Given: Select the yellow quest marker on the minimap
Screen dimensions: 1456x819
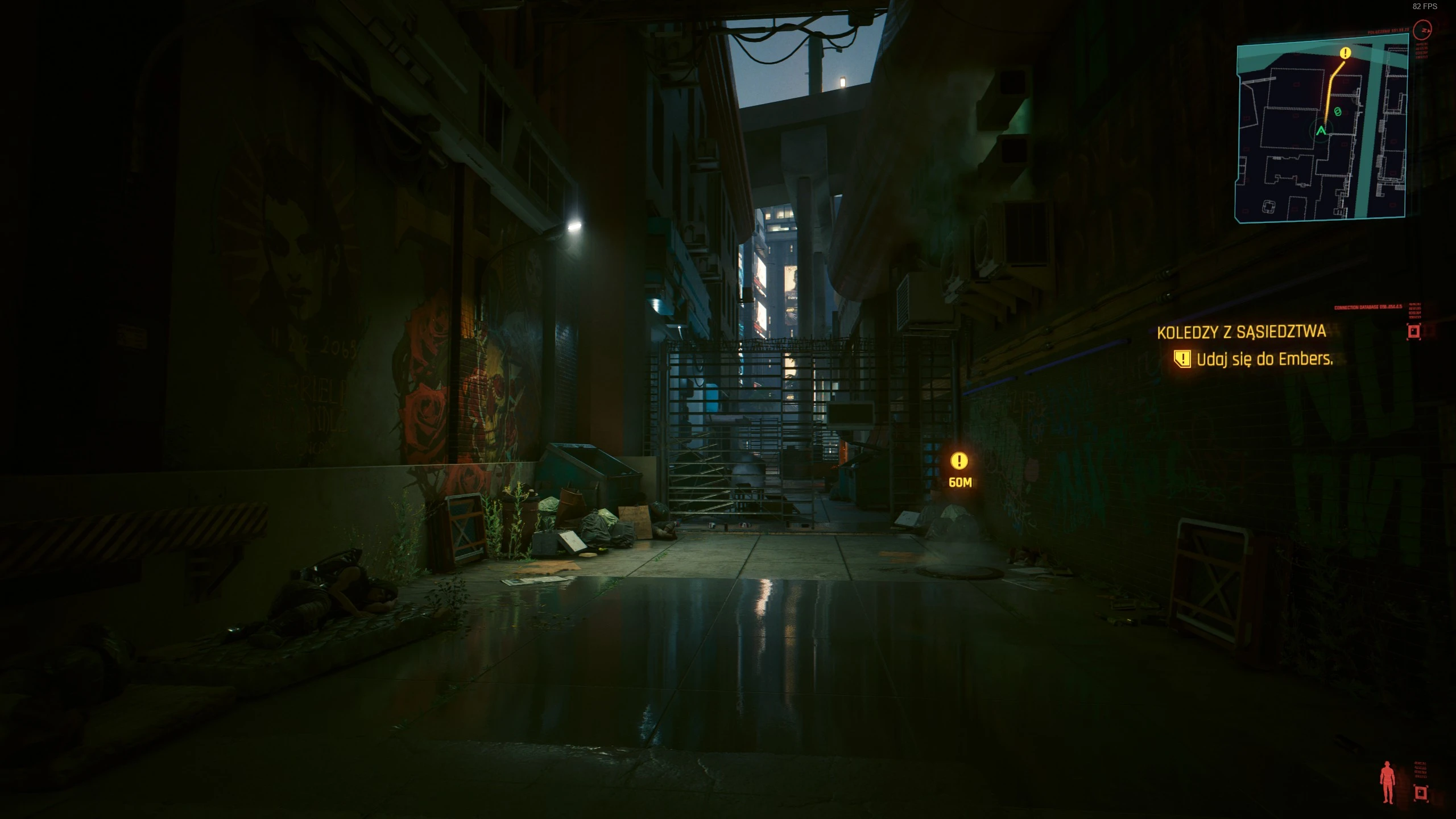Looking at the screenshot, I should tap(1345, 53).
